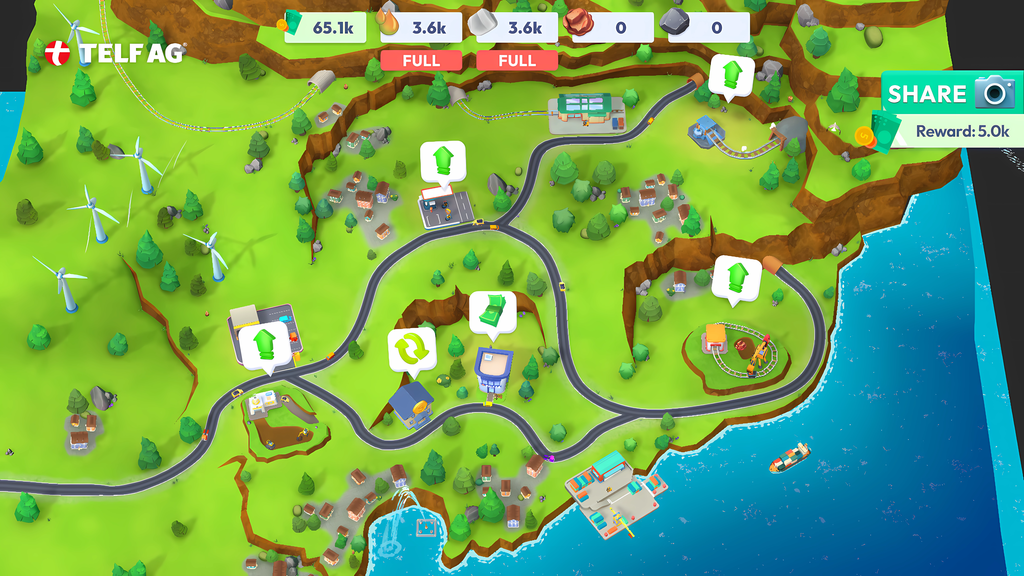Viewport: 1024px width, 576px height.
Task: Click the upgrade arrow beside the quarry warehouse
Action: [x=265, y=345]
